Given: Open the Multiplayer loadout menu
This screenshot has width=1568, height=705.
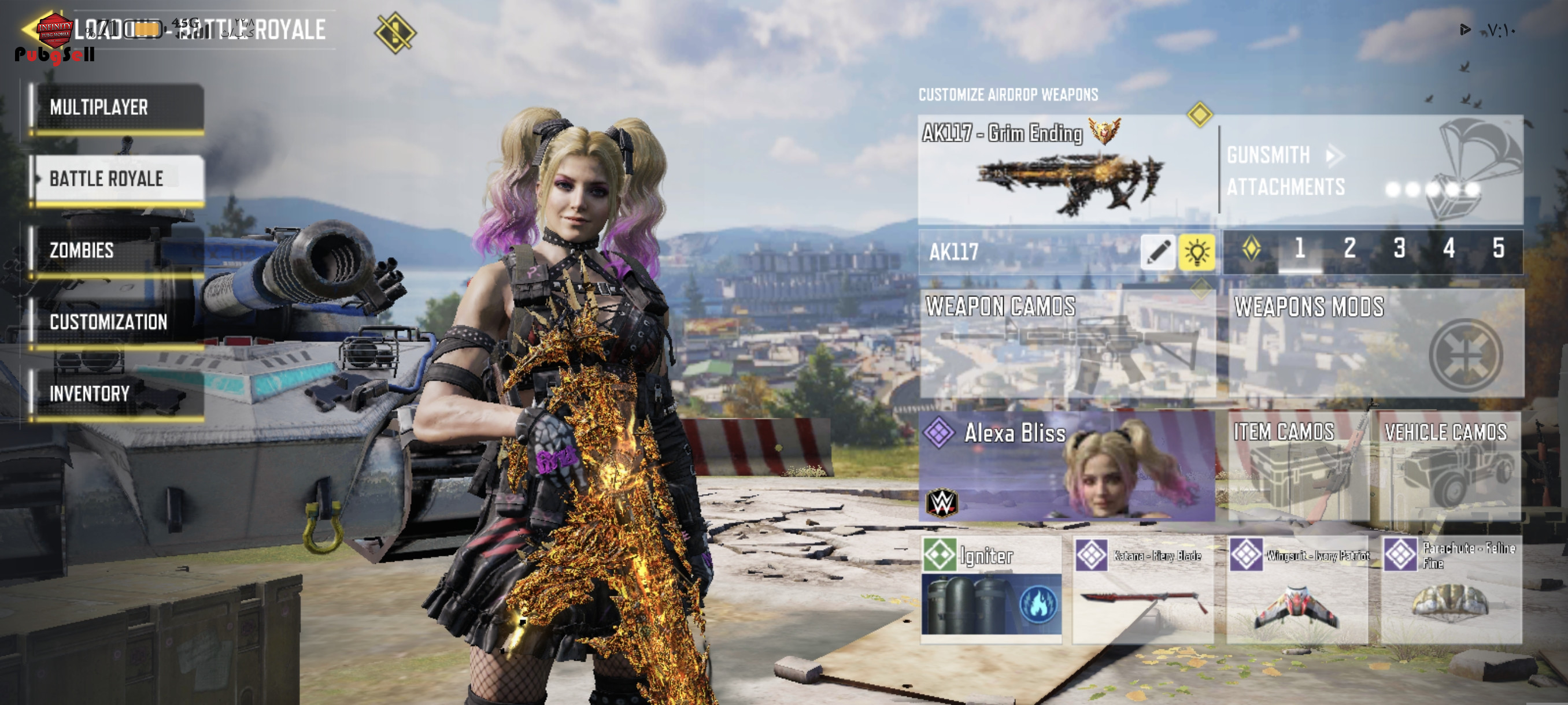Looking at the screenshot, I should pos(117,107).
